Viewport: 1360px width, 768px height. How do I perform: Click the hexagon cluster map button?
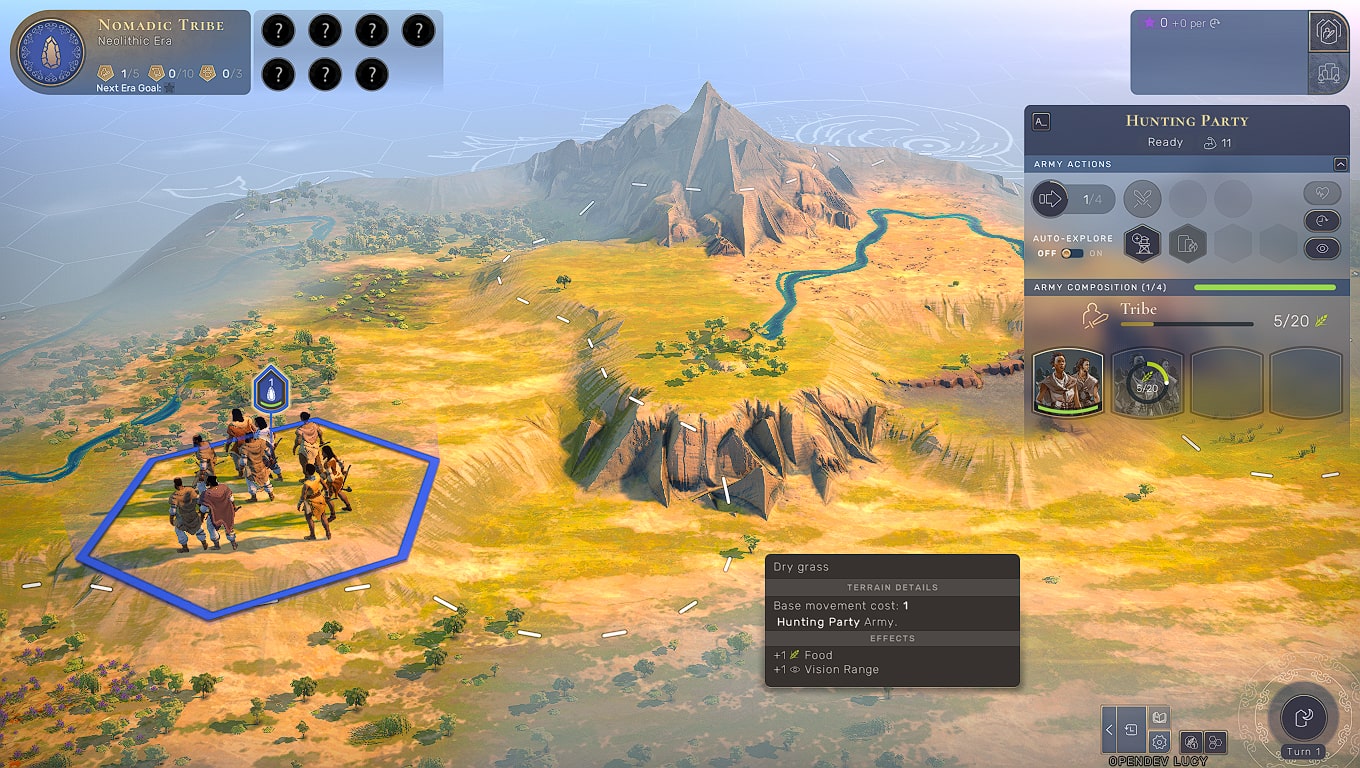pyautogui.click(x=1215, y=742)
